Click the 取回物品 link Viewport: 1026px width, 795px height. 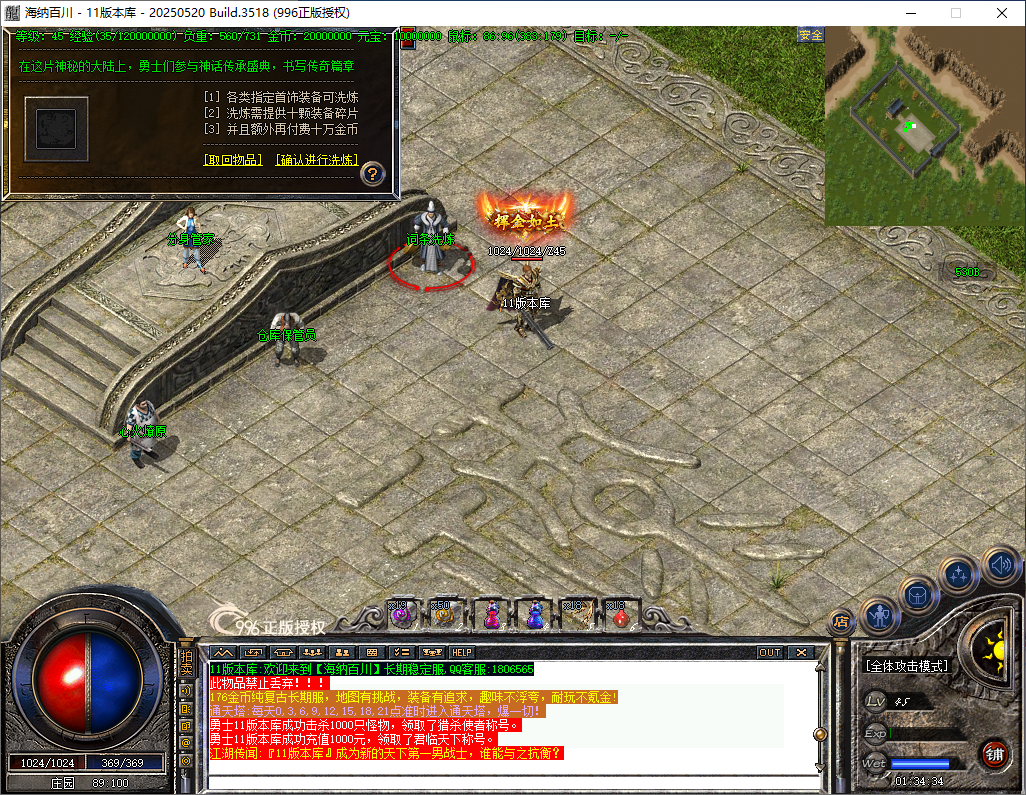pyautogui.click(x=232, y=160)
